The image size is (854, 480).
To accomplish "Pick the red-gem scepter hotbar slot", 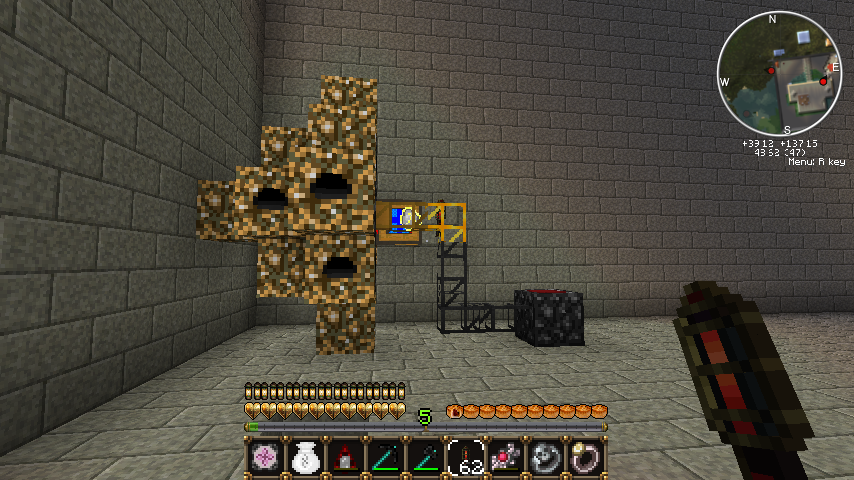I will pos(505,457).
